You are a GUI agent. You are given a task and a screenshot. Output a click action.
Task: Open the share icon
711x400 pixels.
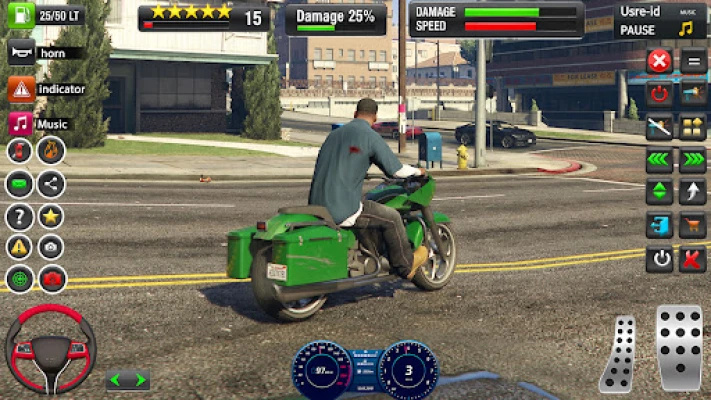tap(51, 184)
